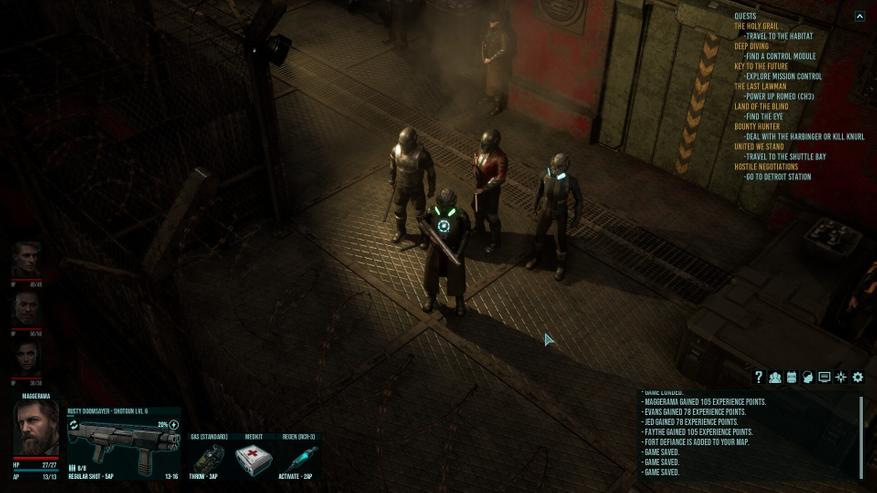
Task: Collapse the quests panel with the arrow button
Action: 859,16
